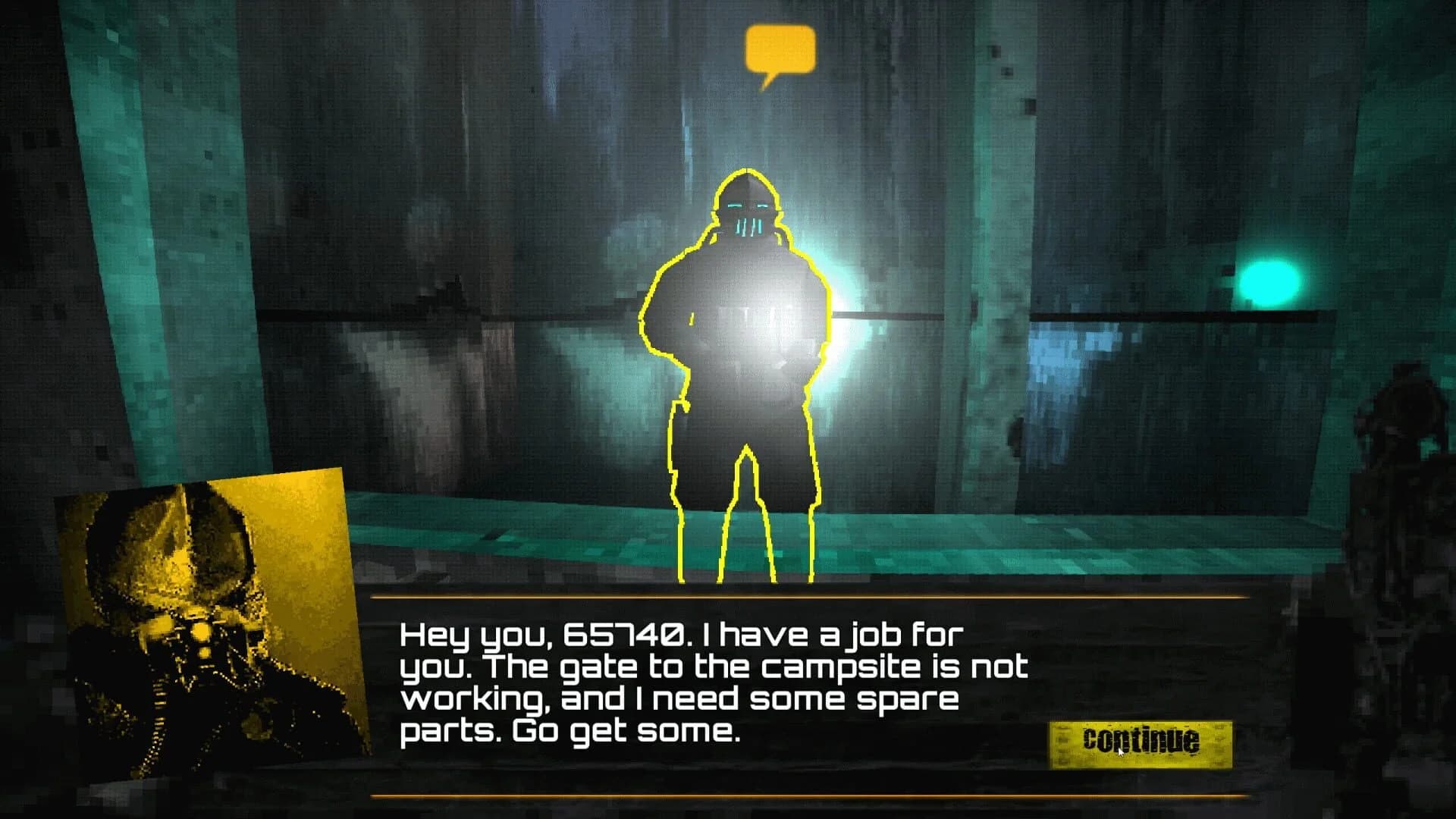Image resolution: width=1456 pixels, height=819 pixels.
Task: Click the phrase 'Go get some'
Action: pos(629,730)
